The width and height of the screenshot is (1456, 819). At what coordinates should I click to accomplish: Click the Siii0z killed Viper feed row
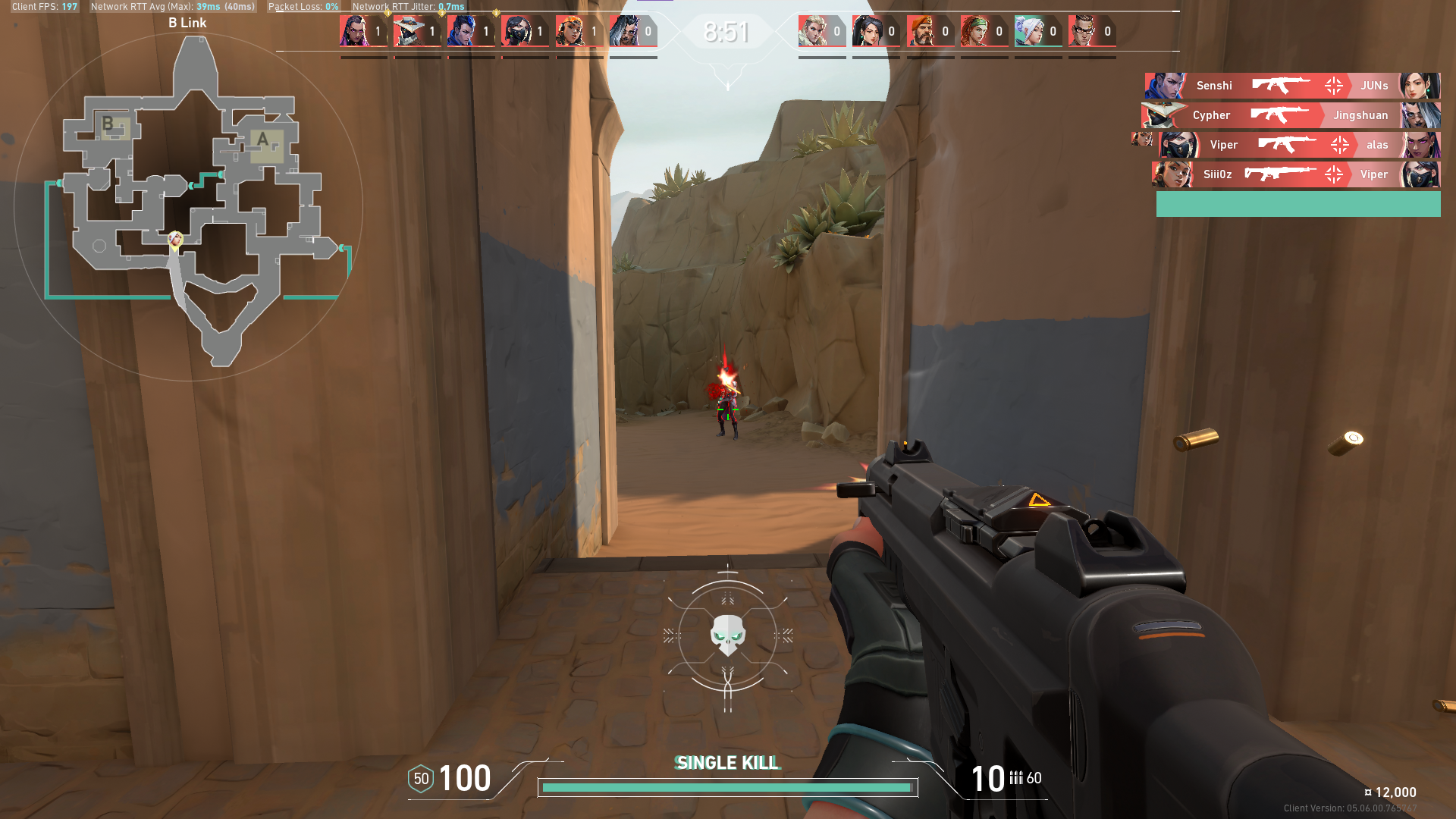(x=1295, y=174)
